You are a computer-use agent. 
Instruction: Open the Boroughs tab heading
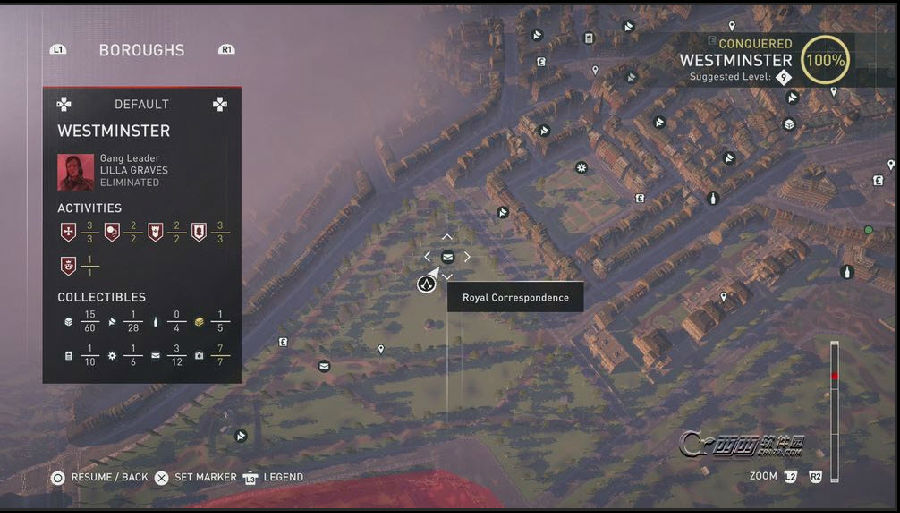pos(141,50)
